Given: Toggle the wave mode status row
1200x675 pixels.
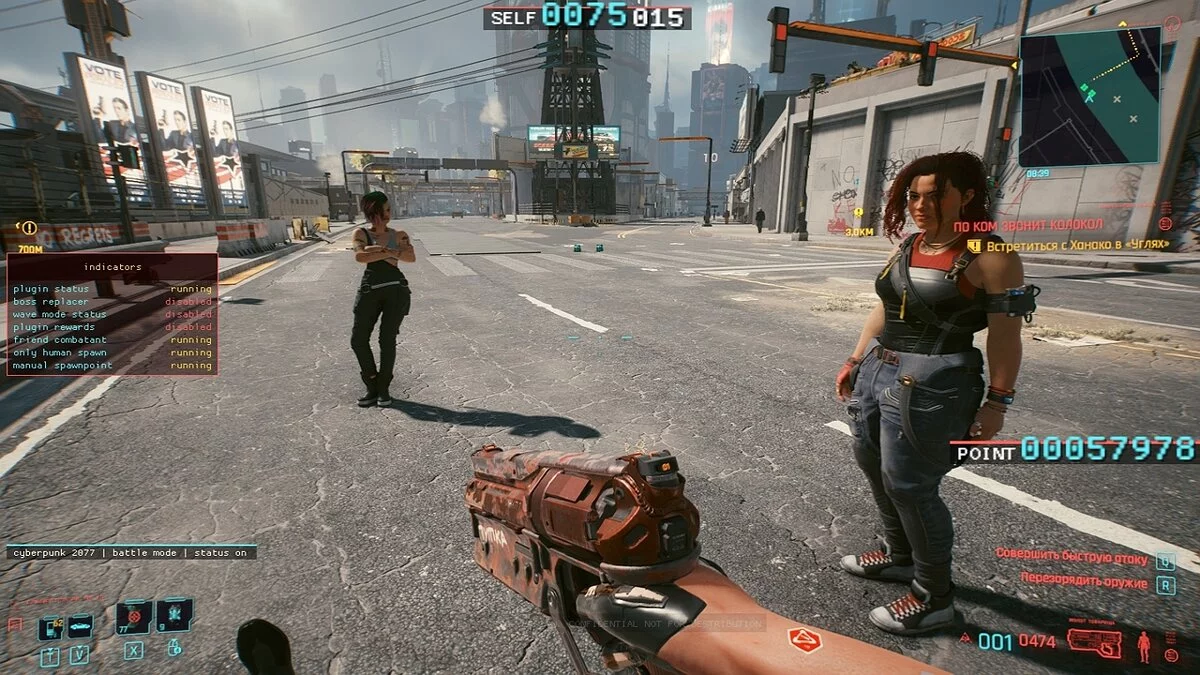Looking at the screenshot, I should [x=112, y=314].
